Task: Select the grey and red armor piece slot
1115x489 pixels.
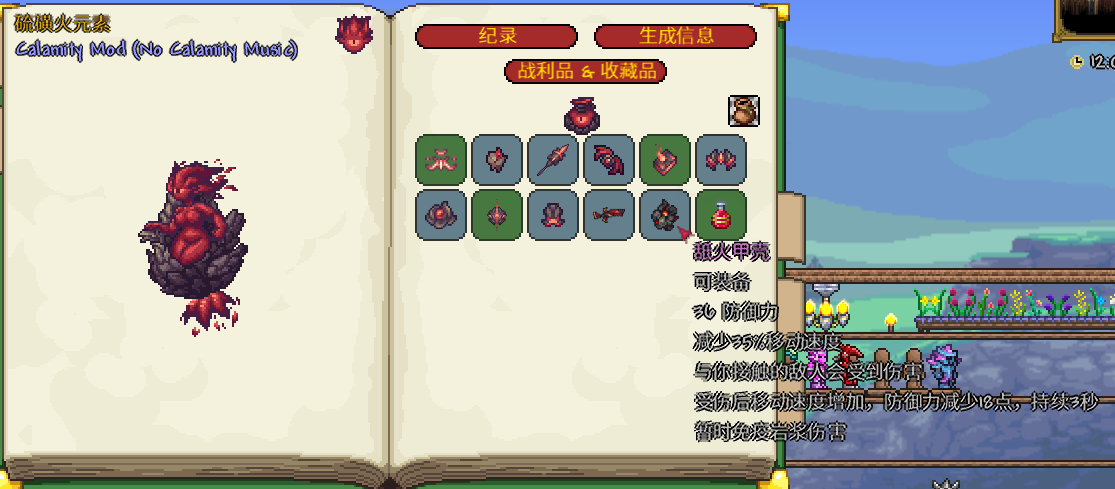Action: click(553, 216)
